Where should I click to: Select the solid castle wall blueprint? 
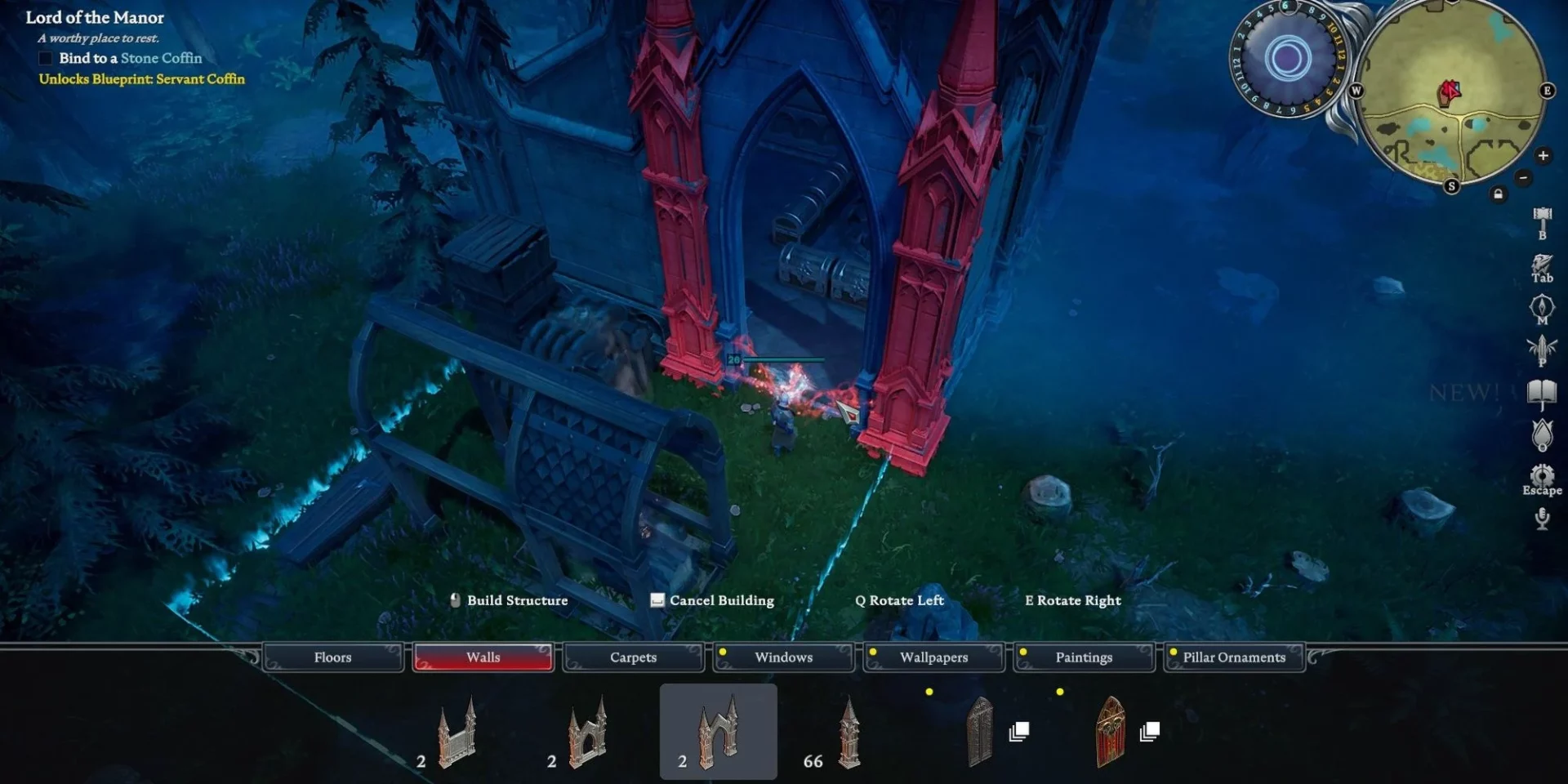click(457, 733)
